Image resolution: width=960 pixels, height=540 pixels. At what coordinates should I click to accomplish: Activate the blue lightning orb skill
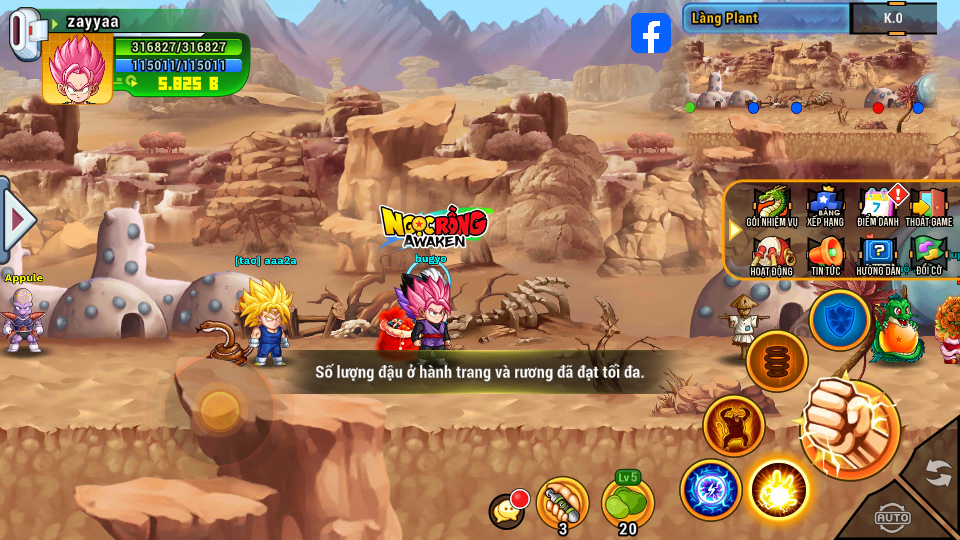click(x=711, y=490)
